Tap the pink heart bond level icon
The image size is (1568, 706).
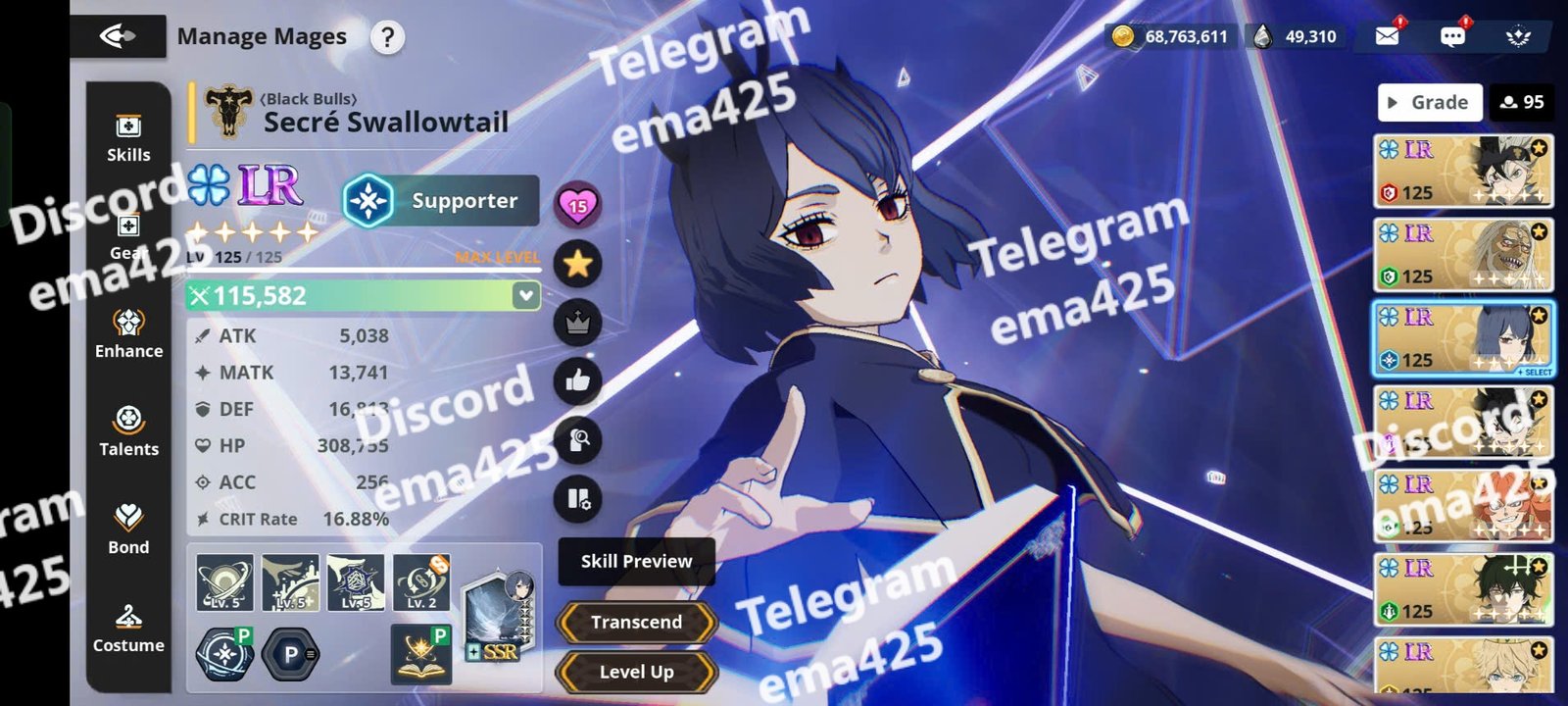tap(577, 204)
